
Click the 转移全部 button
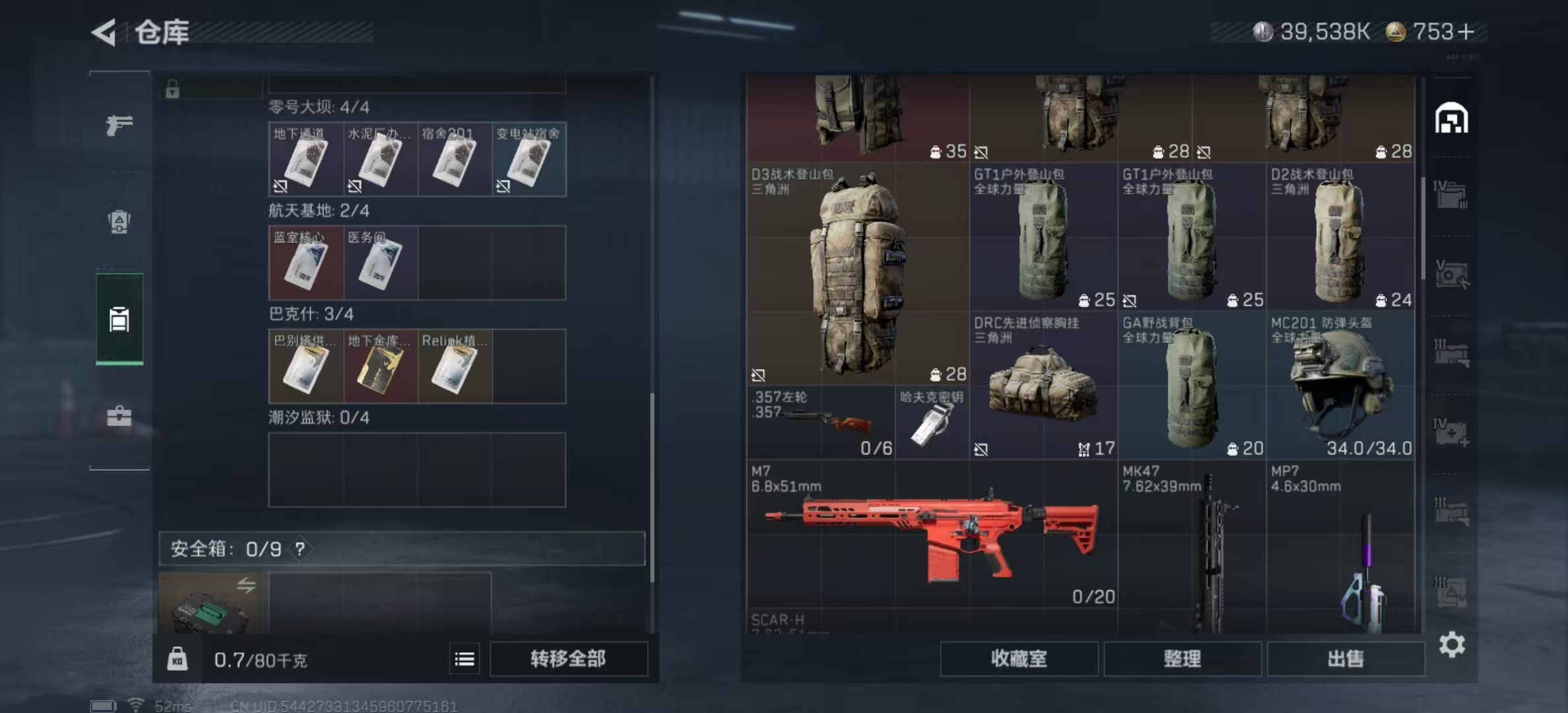point(568,659)
